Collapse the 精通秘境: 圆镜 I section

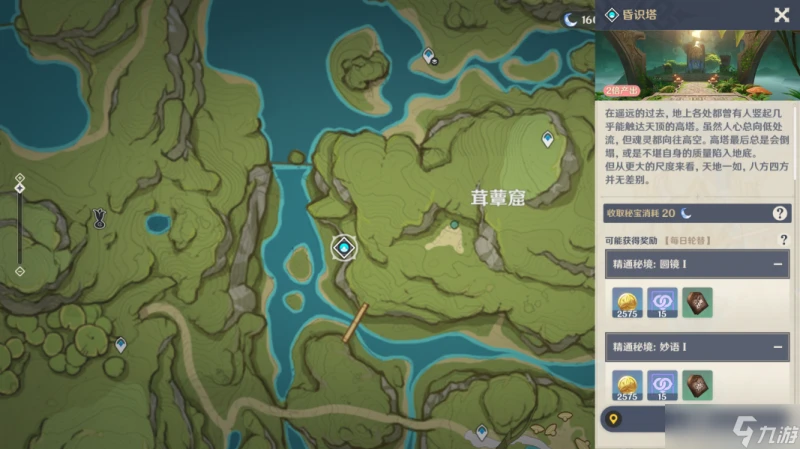tap(777, 264)
